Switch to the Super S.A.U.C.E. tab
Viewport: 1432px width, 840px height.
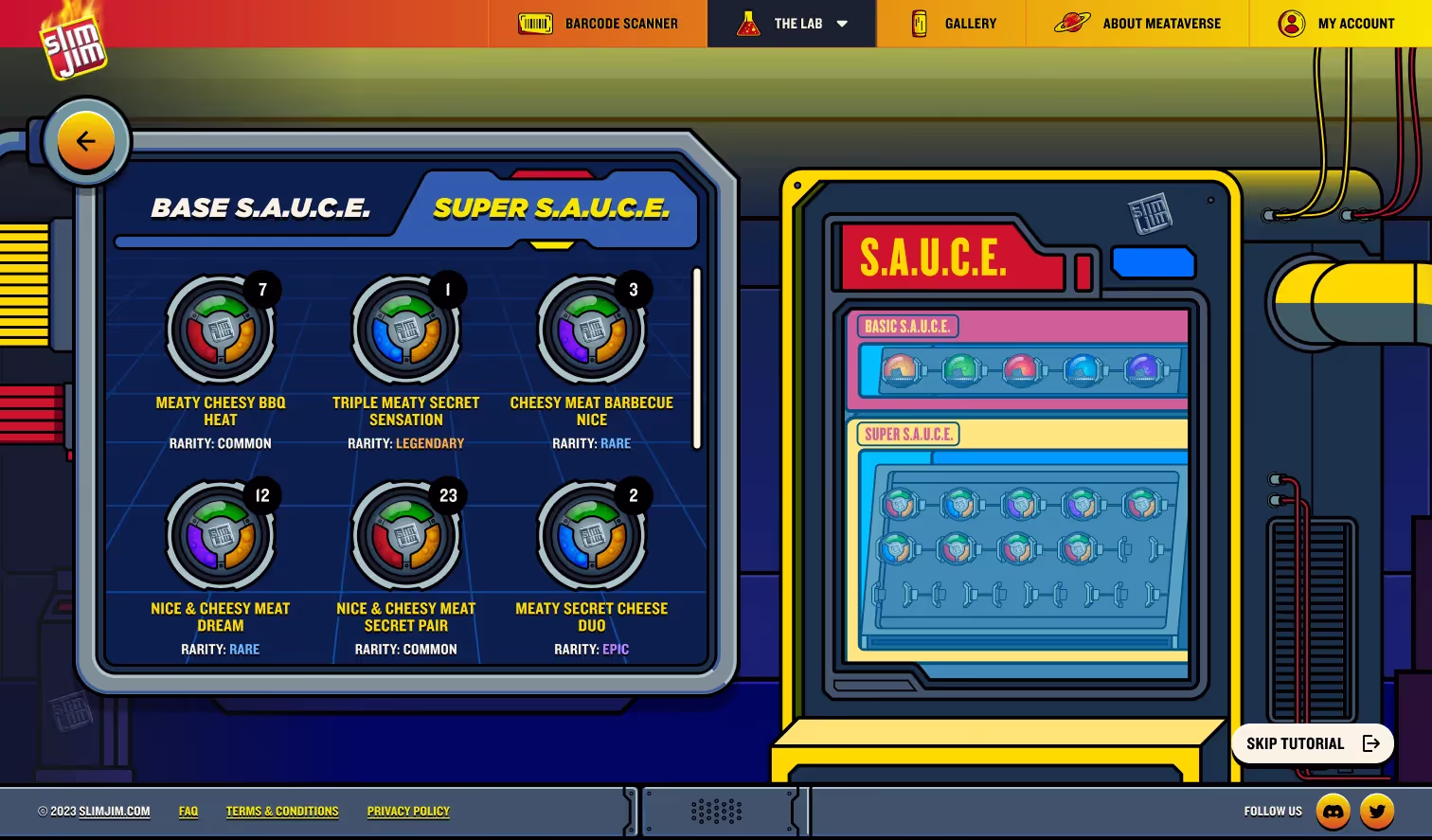point(551,208)
